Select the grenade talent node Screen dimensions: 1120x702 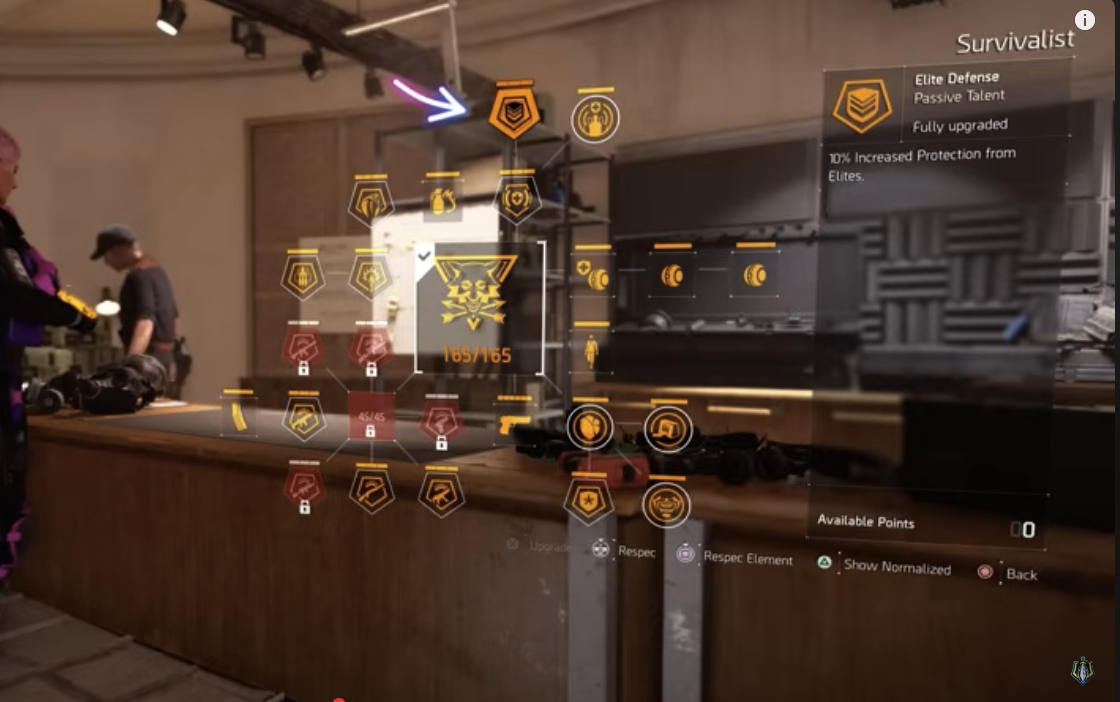(441, 201)
